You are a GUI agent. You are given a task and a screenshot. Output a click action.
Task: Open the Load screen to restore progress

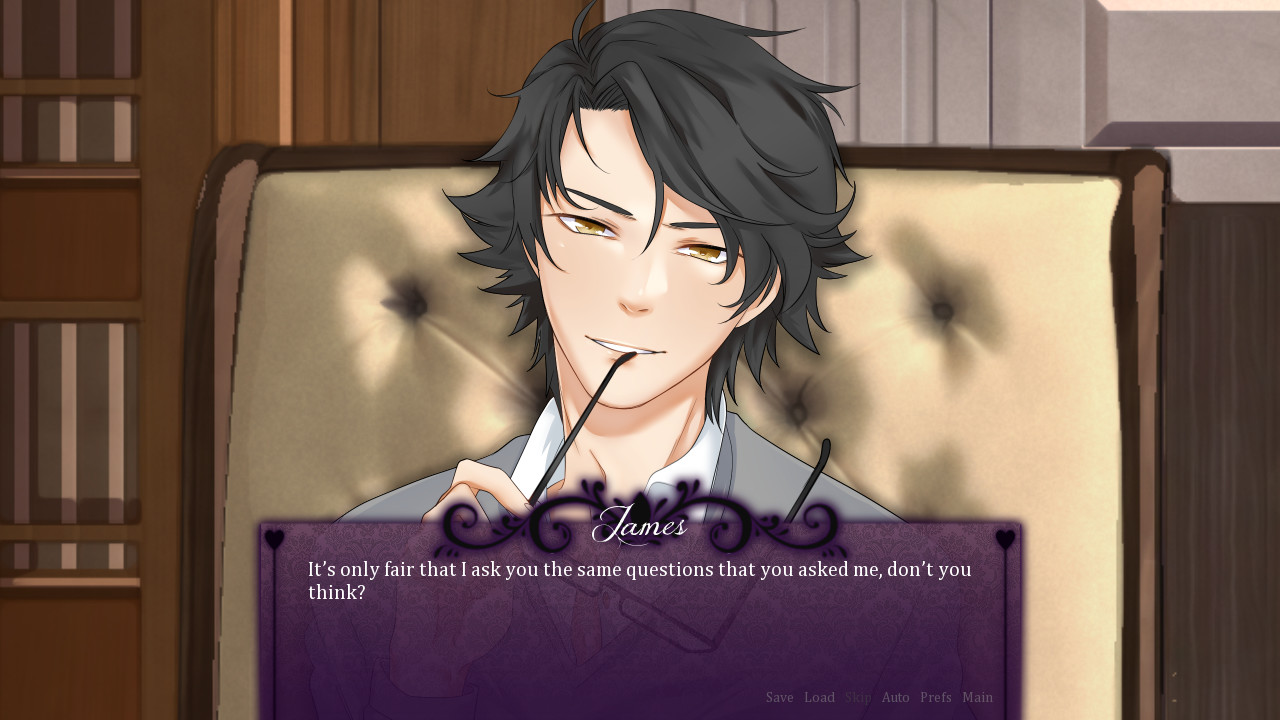click(x=820, y=697)
